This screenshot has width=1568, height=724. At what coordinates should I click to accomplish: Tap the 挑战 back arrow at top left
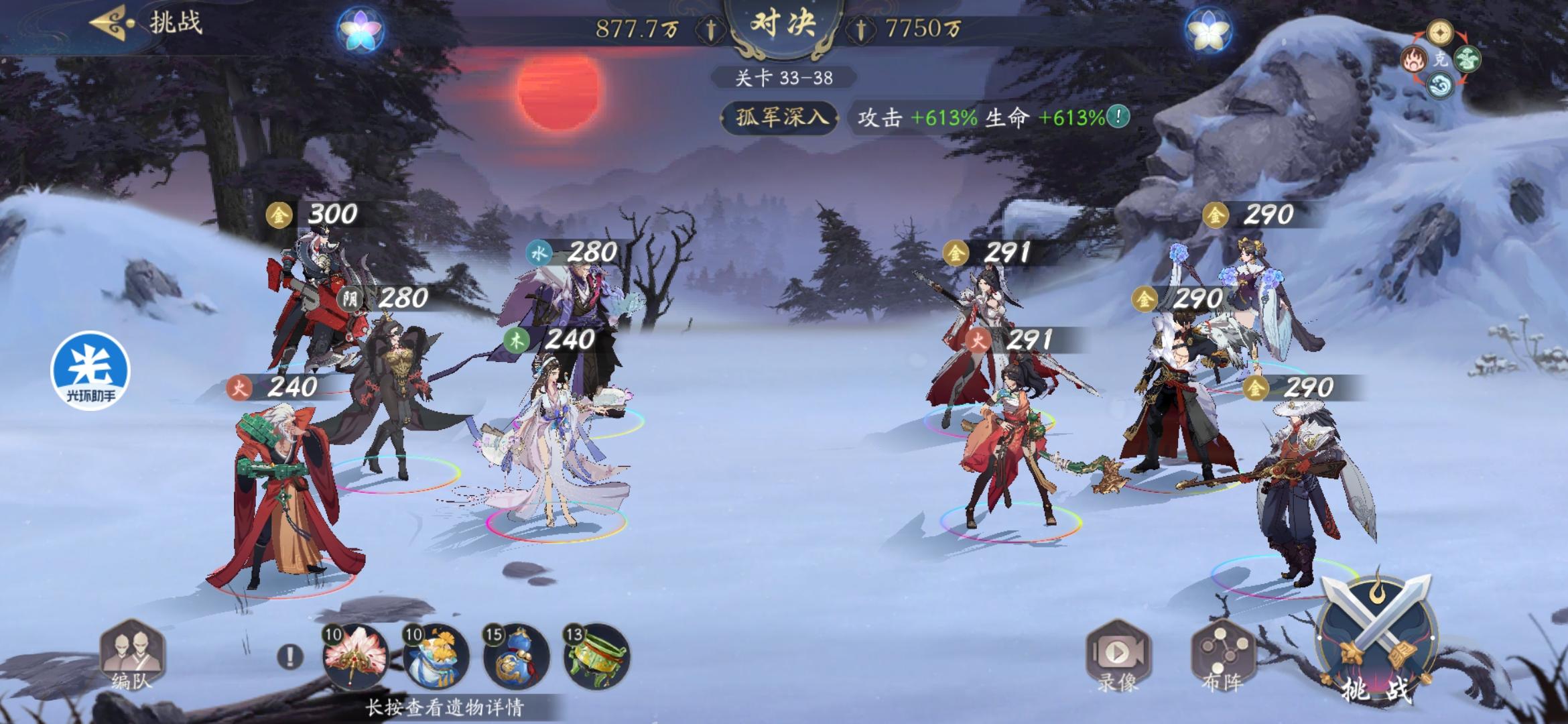click(109, 21)
